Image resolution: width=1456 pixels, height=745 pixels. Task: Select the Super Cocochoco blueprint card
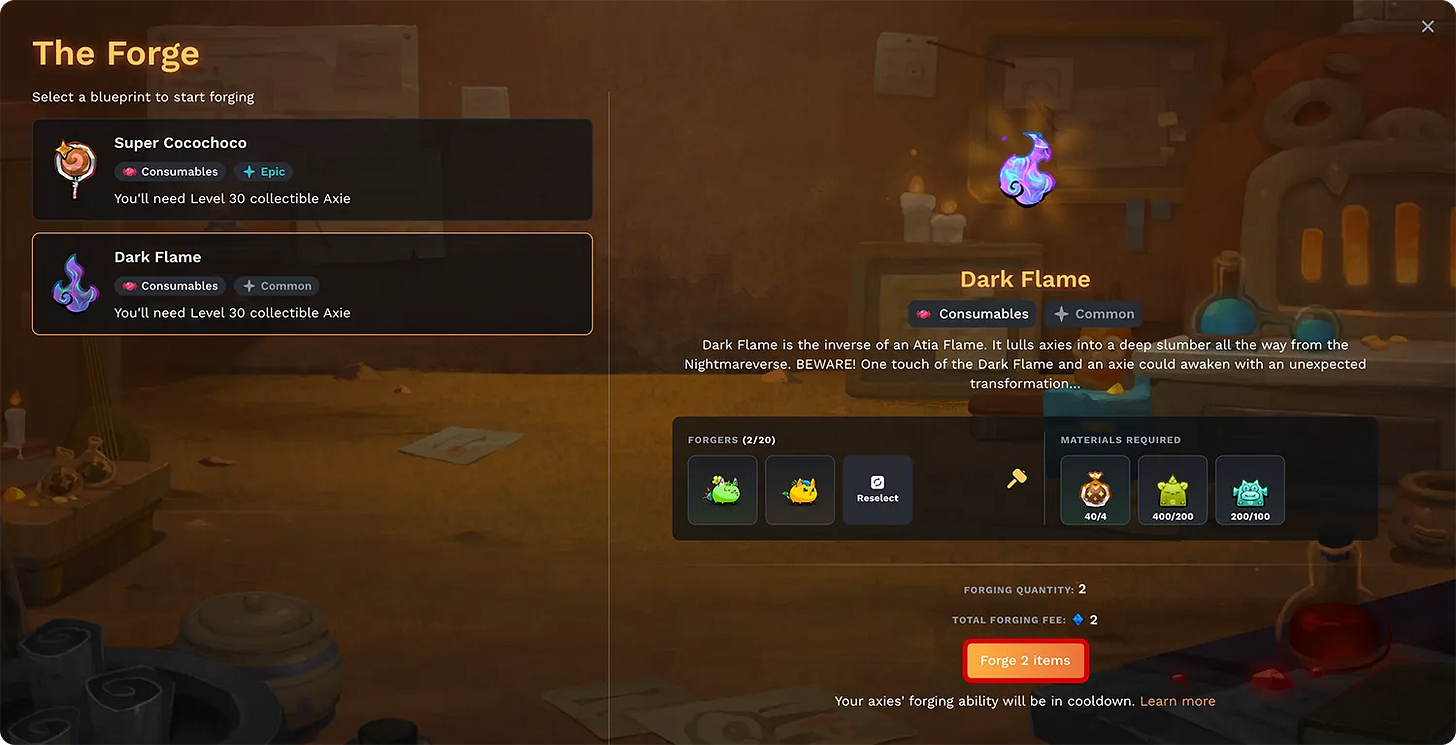[312, 169]
